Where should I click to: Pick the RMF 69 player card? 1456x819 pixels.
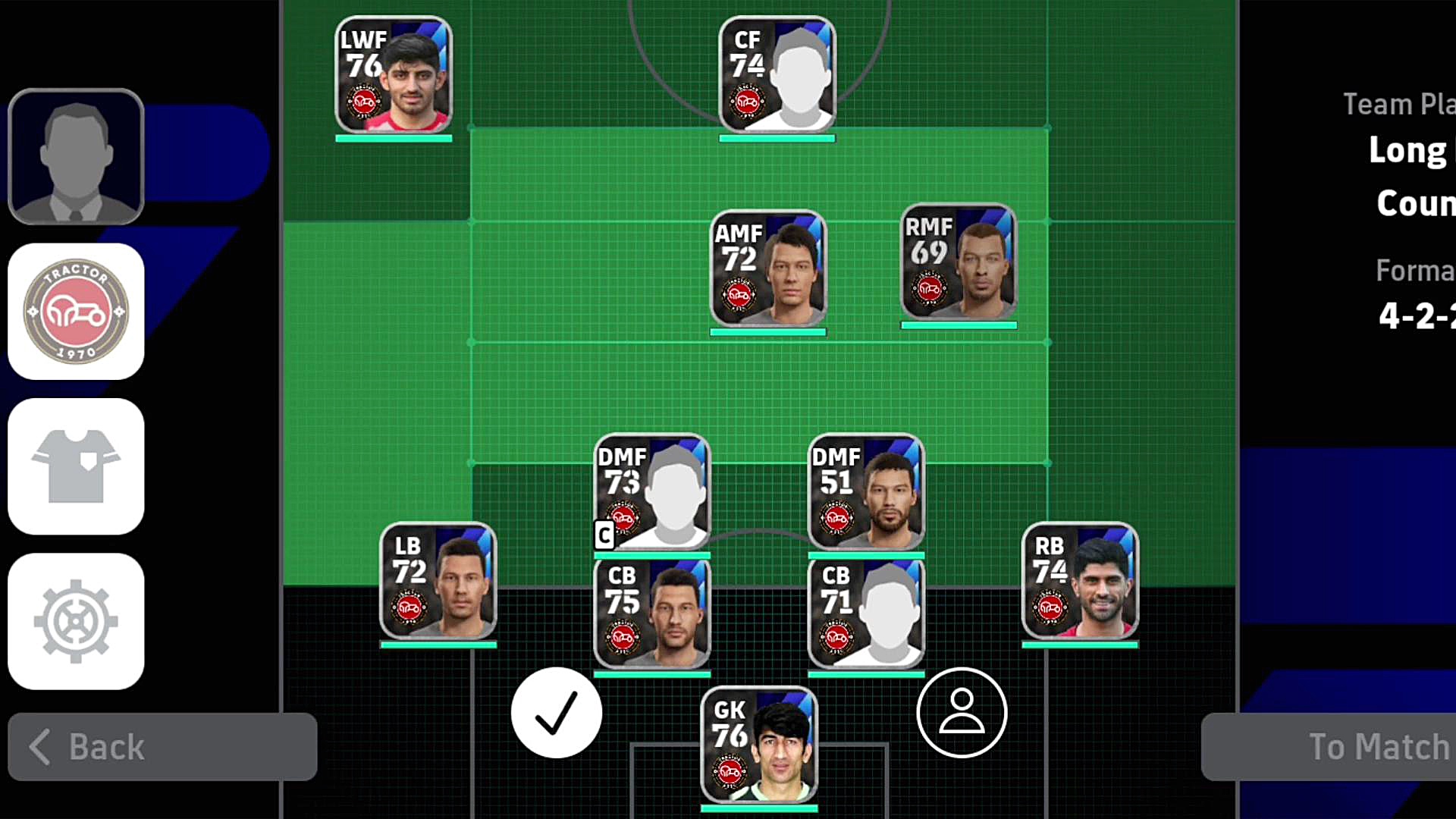pyautogui.click(x=959, y=262)
